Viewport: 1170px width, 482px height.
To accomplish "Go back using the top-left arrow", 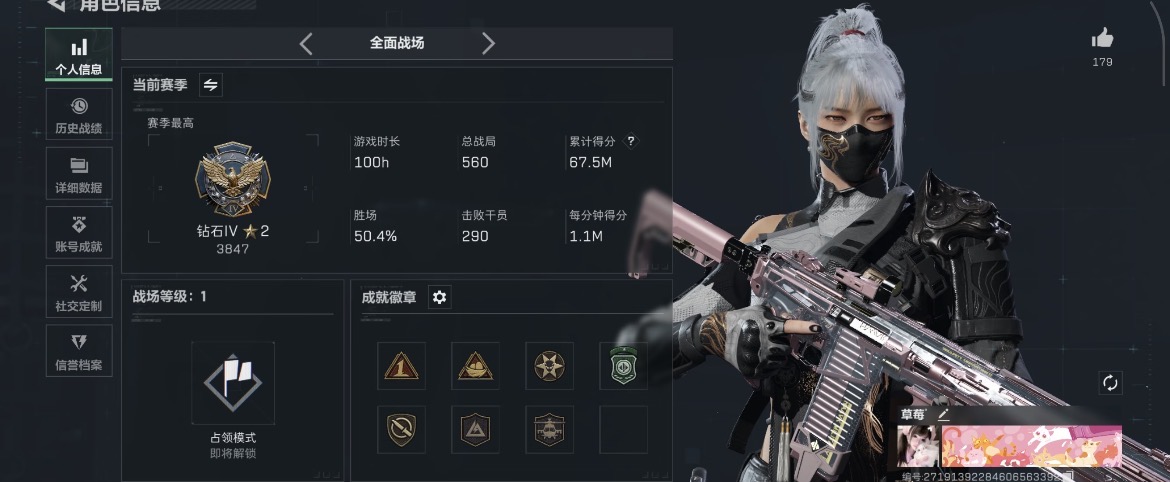I will (x=57, y=6).
